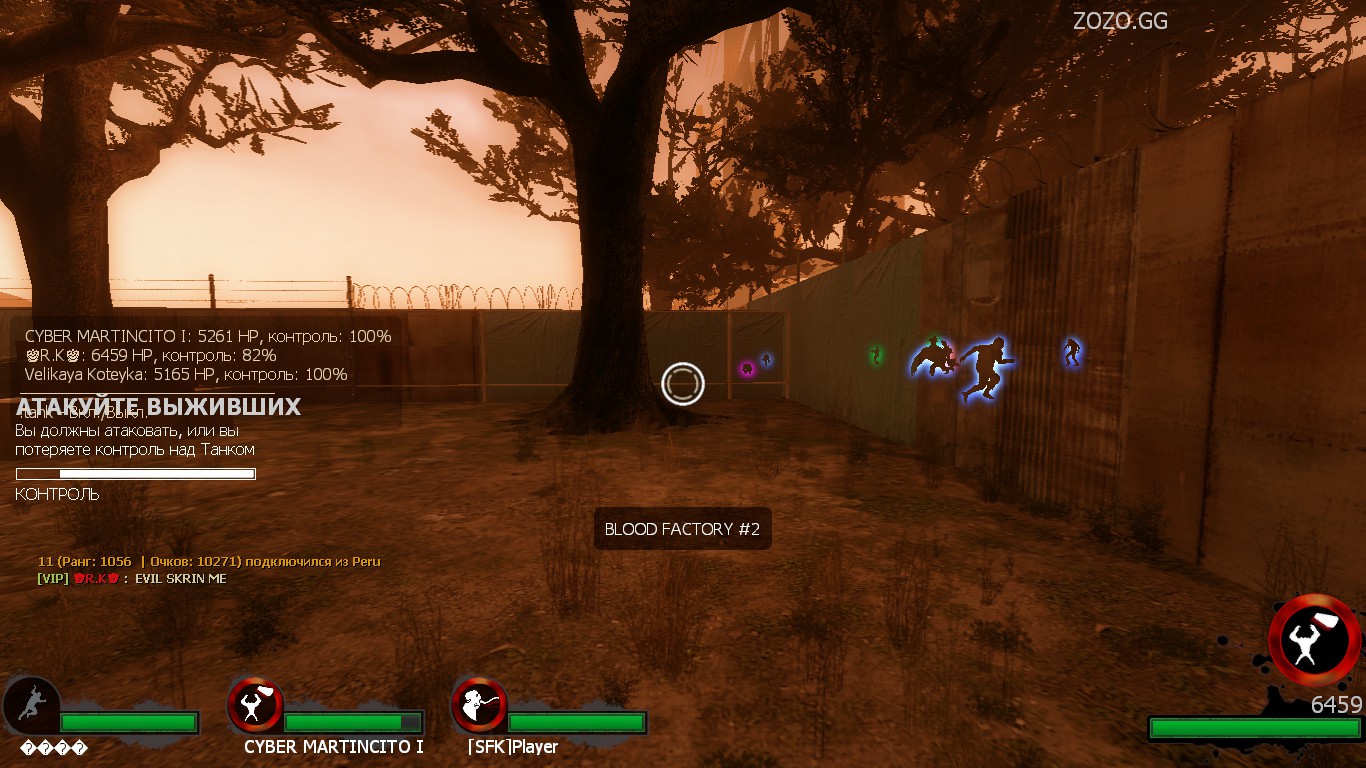Click the ZOZO.GG server watermark
Screen dimensions: 1366x768
pos(1120,21)
